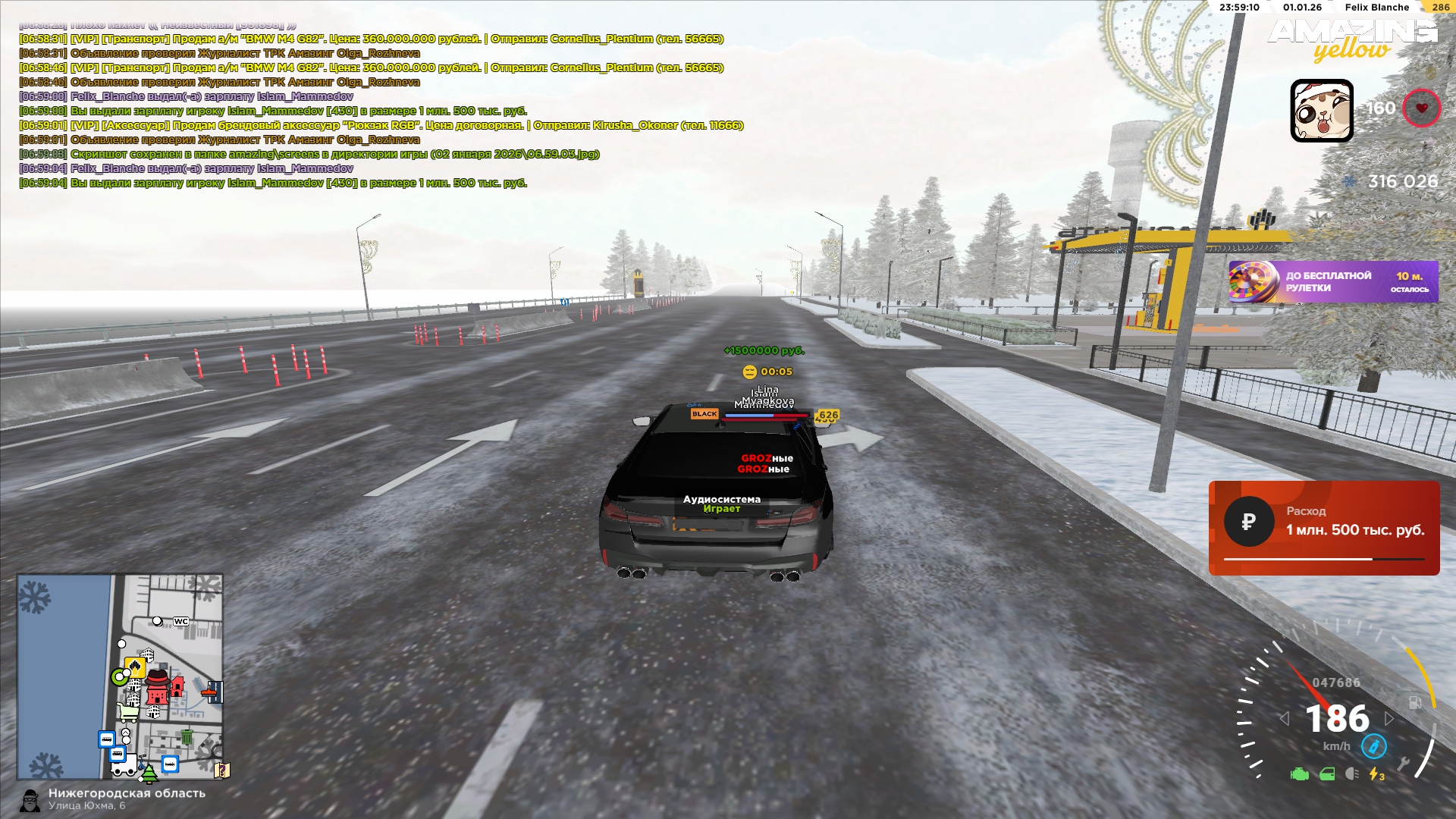Click the Santa character icon beside location
The width and height of the screenshot is (1456, 819).
pos(30,800)
